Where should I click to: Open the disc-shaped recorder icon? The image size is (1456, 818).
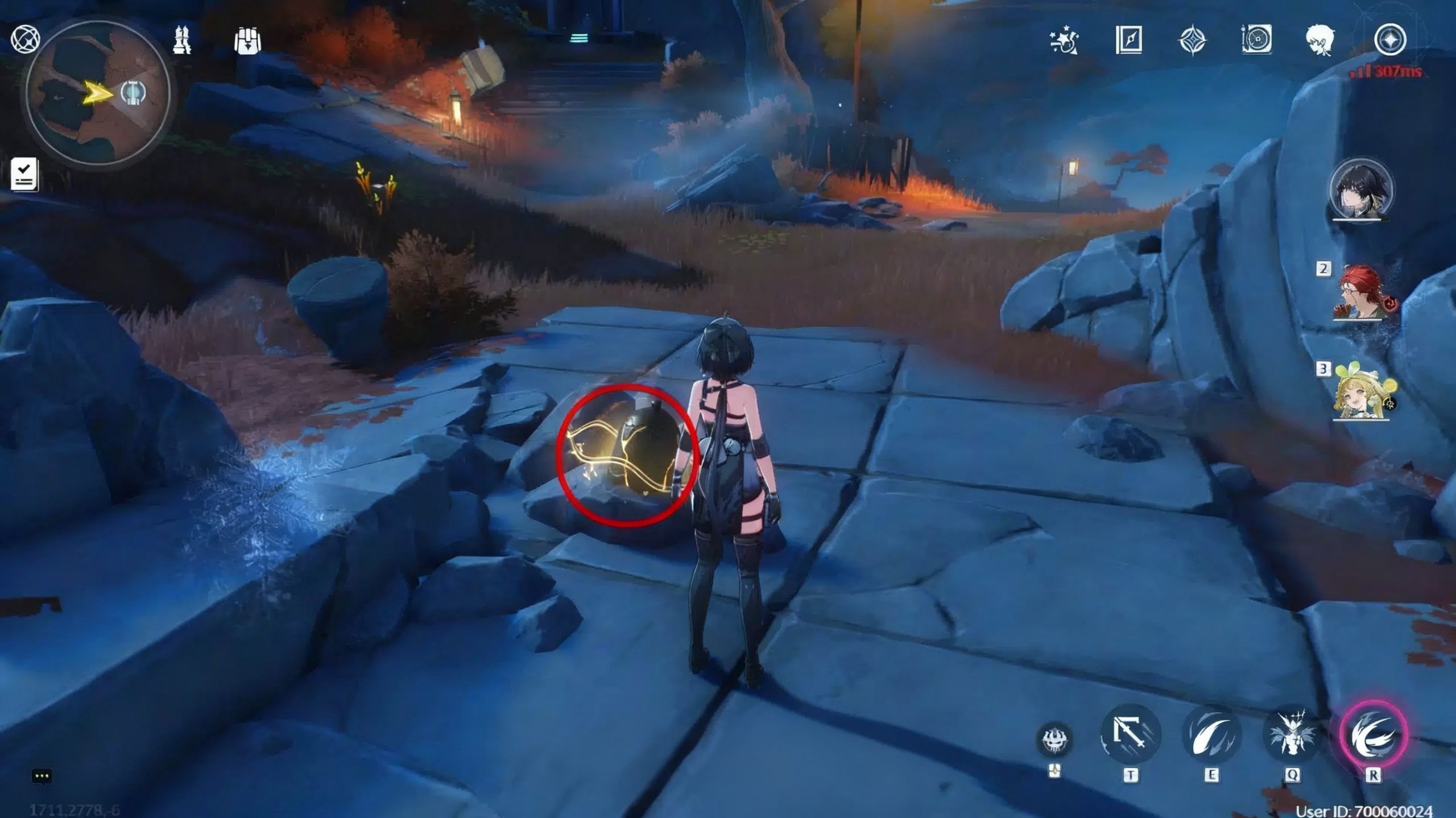click(1256, 40)
